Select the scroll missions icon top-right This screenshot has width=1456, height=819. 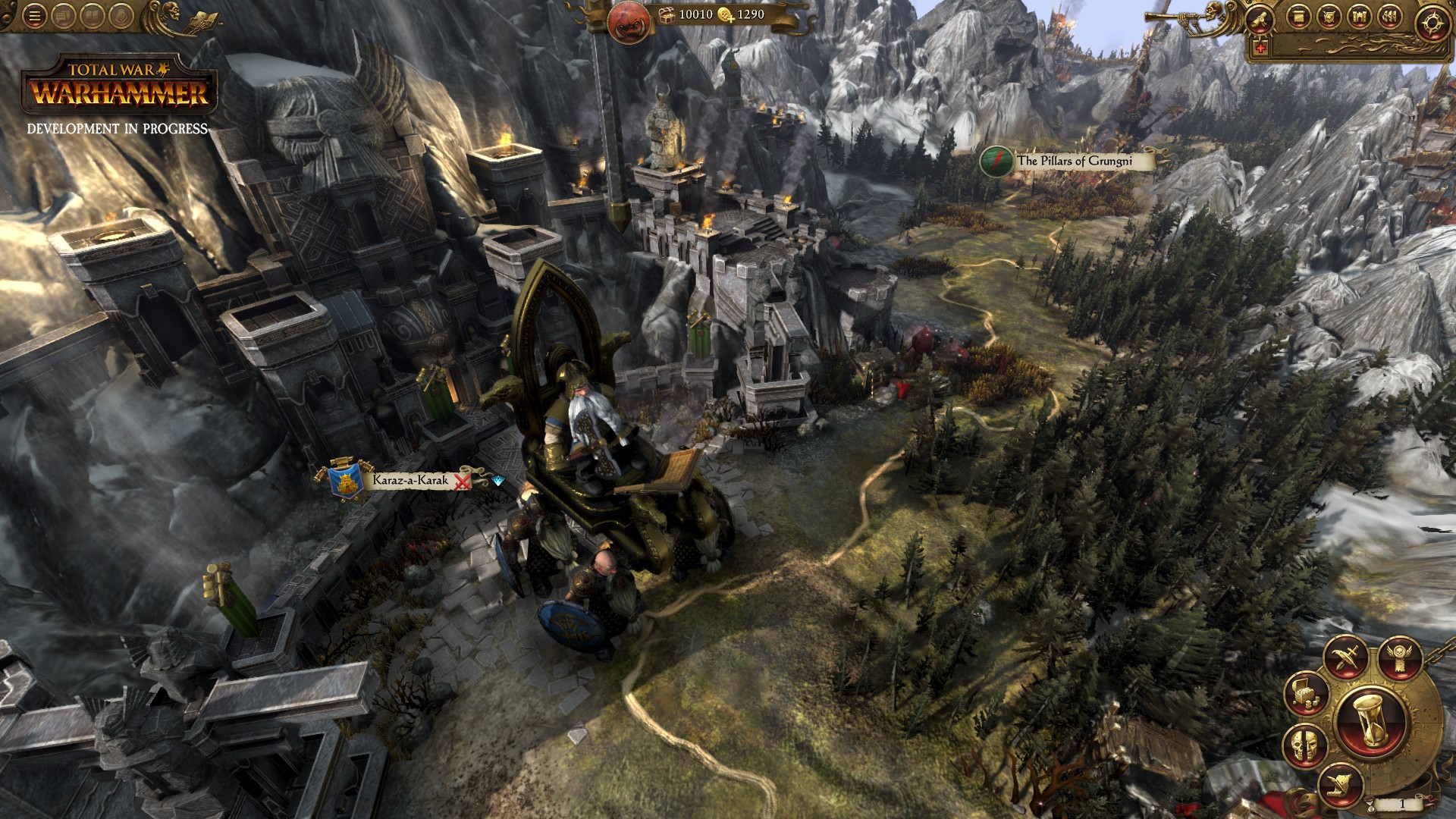[1260, 18]
